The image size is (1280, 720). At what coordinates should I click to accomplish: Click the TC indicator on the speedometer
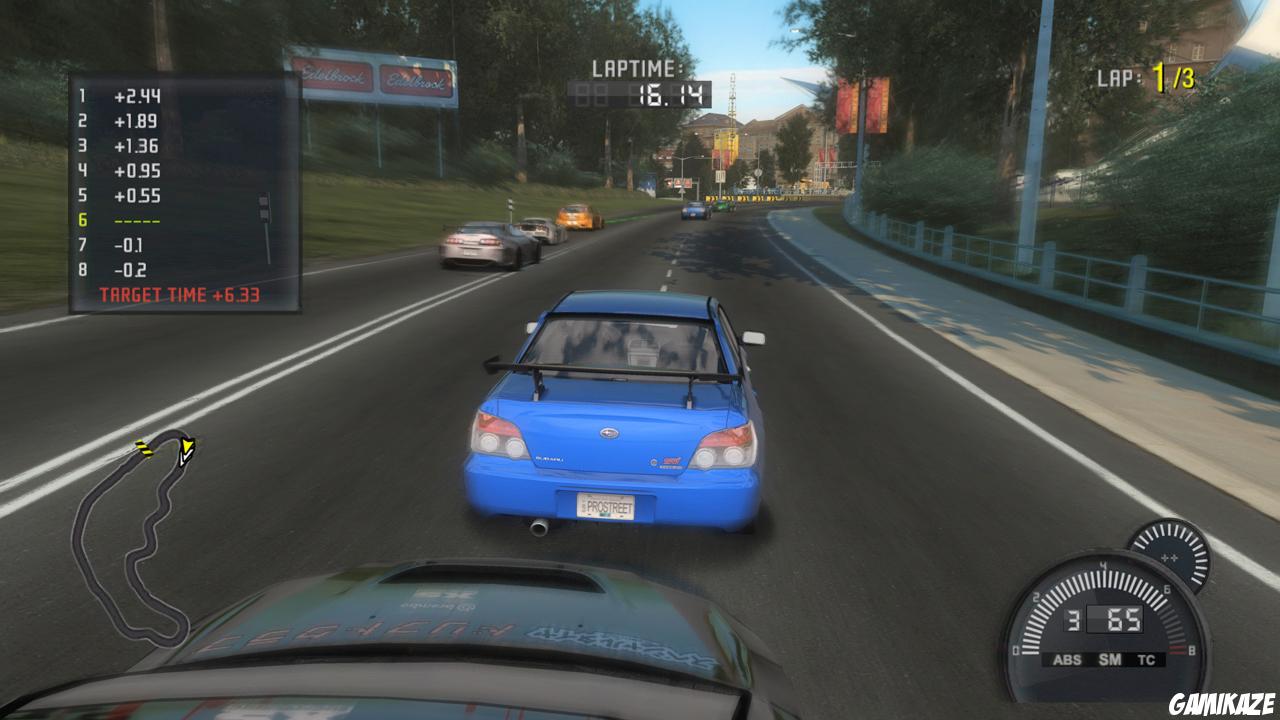[1146, 659]
